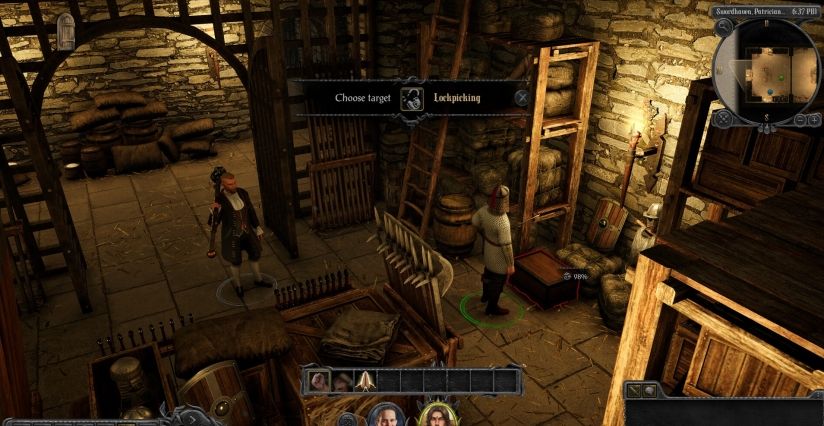The height and width of the screenshot is (426, 824).
Task: Cancel the Lockpicking target prompt
Action: tap(521, 98)
